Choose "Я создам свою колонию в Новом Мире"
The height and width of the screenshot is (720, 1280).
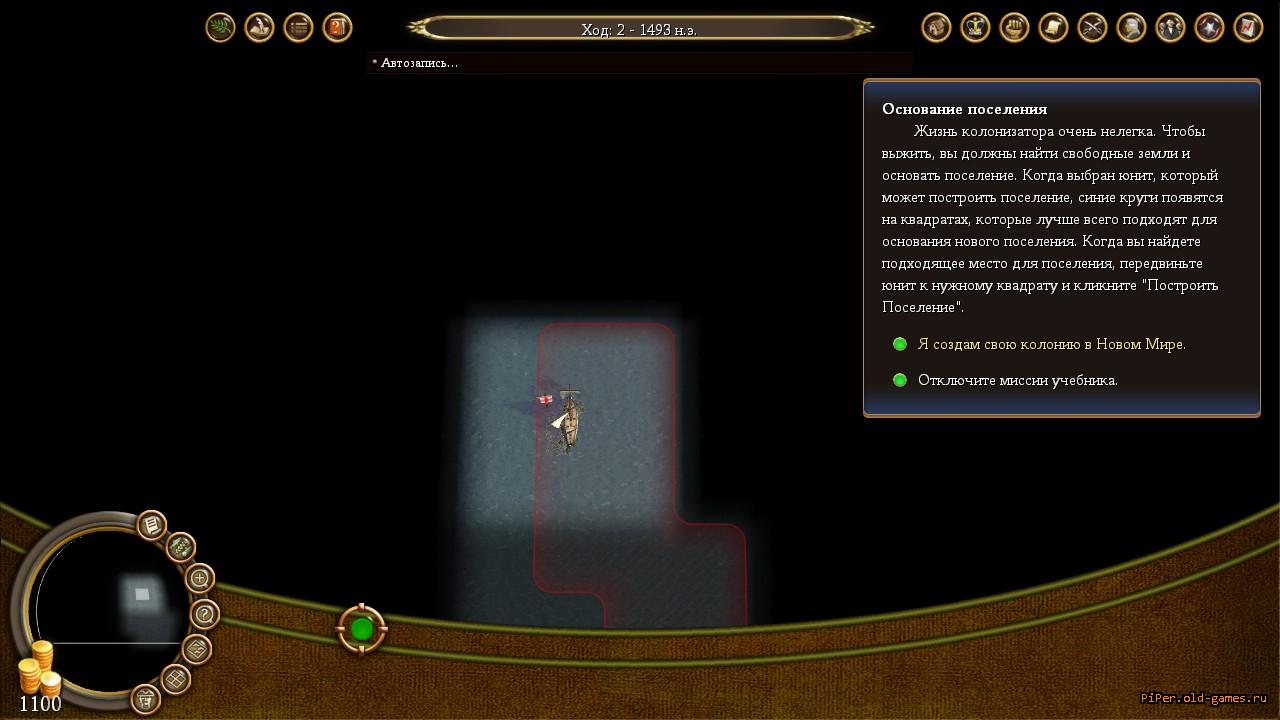coord(1051,344)
